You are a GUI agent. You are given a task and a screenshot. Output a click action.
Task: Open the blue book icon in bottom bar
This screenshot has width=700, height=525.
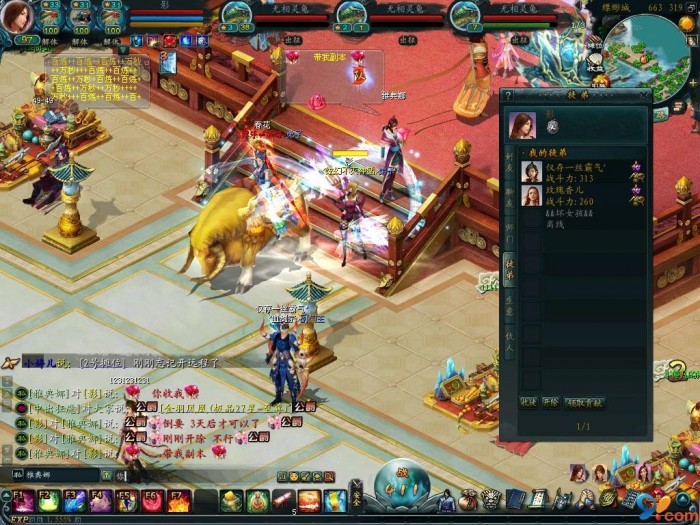click(514, 497)
